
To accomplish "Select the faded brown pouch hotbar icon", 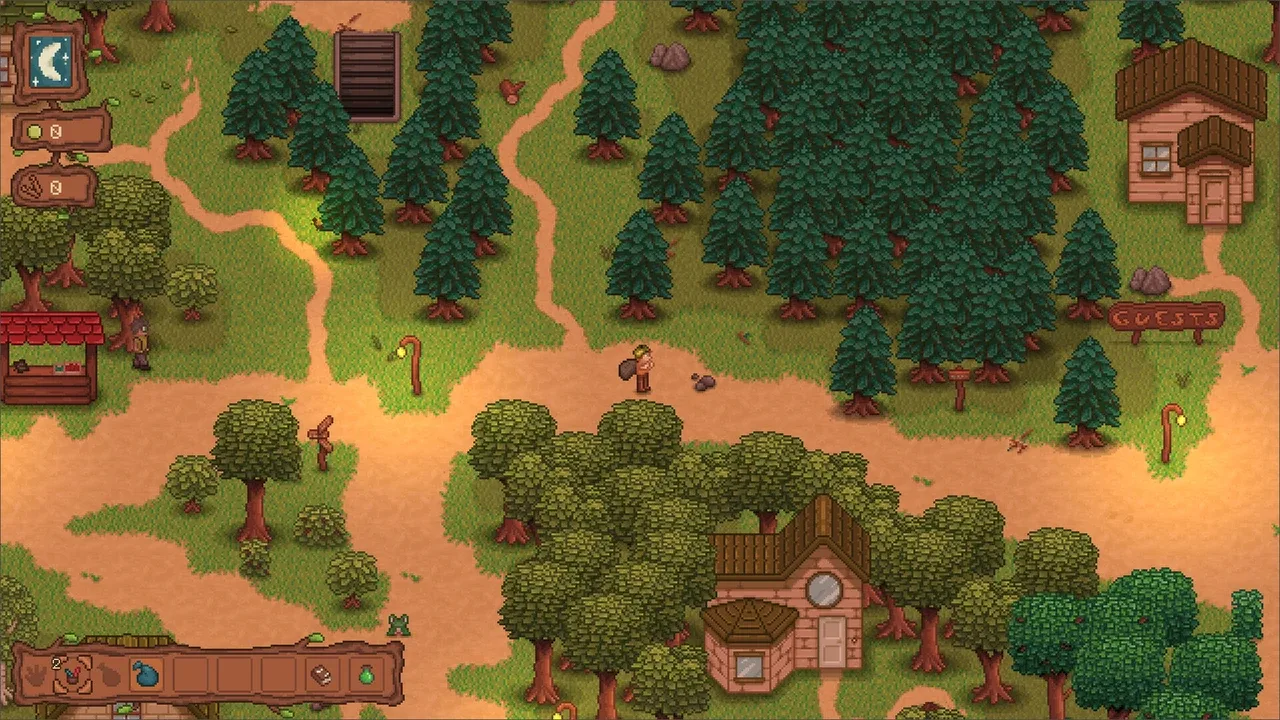I will click(x=108, y=675).
